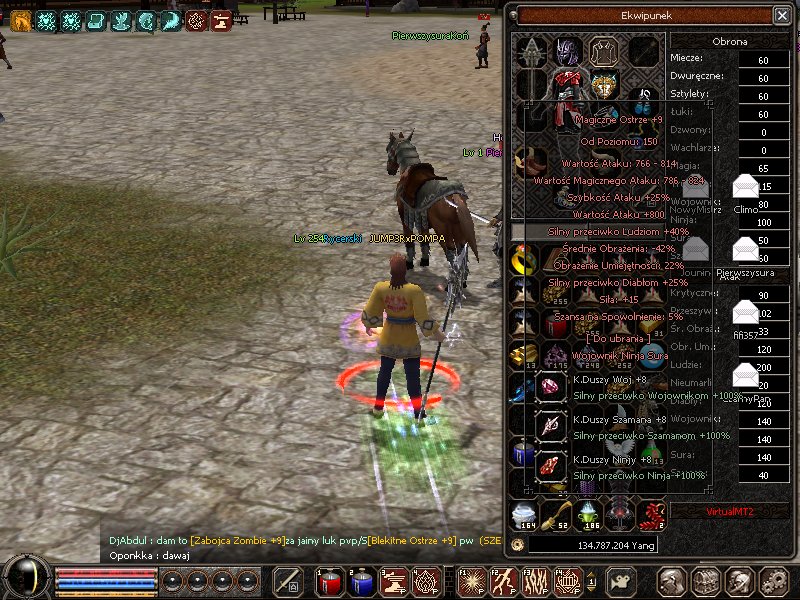Select the equipped lion shield slot
This screenshot has width=800, height=600.
point(603,84)
